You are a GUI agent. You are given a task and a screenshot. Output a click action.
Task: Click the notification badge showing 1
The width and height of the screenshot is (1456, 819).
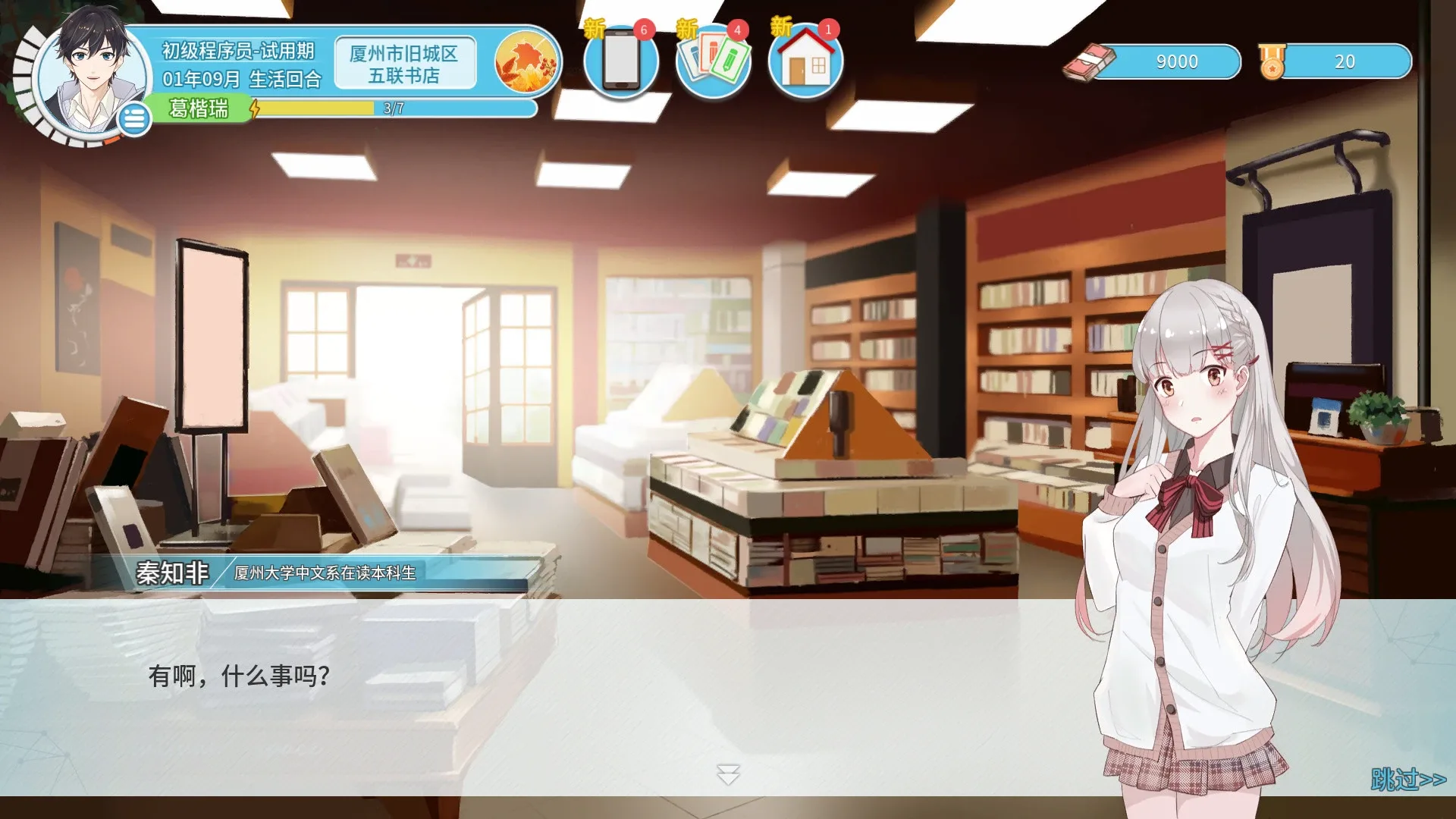(x=828, y=29)
